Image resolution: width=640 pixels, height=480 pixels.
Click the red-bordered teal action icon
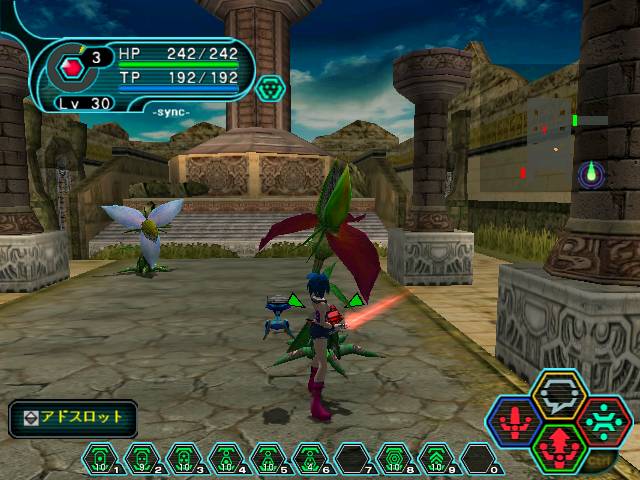(604, 418)
